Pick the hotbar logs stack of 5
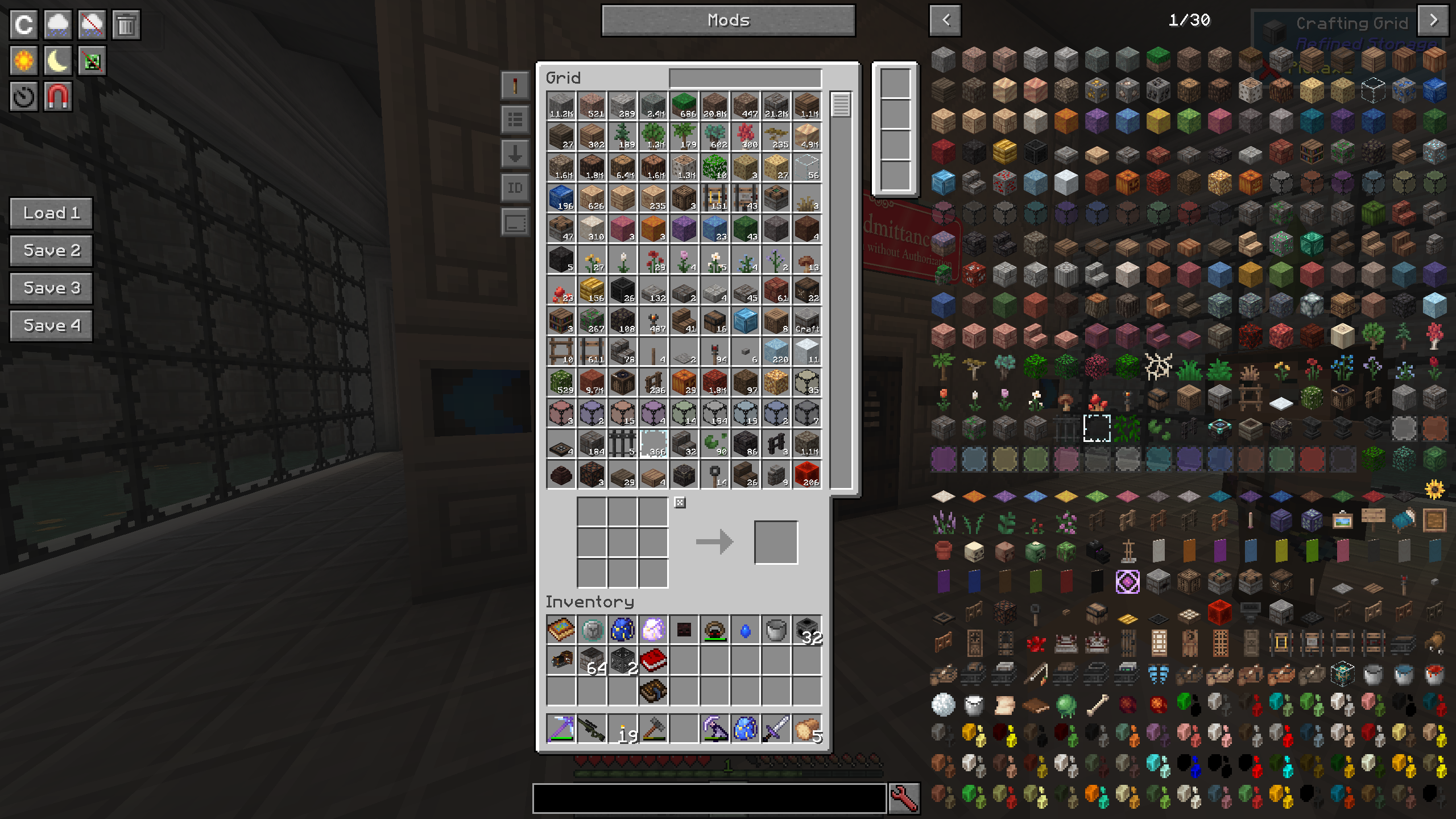 point(806,729)
